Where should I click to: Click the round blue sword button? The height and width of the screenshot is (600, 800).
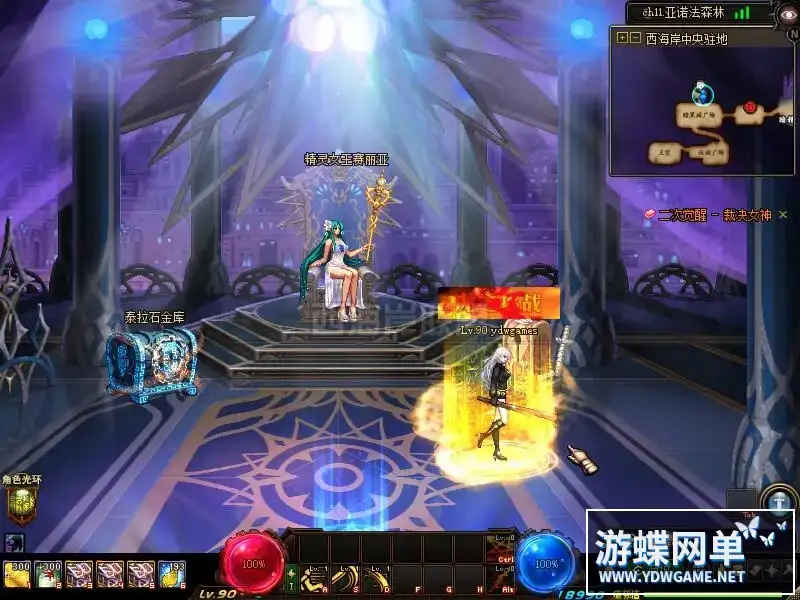click(777, 500)
